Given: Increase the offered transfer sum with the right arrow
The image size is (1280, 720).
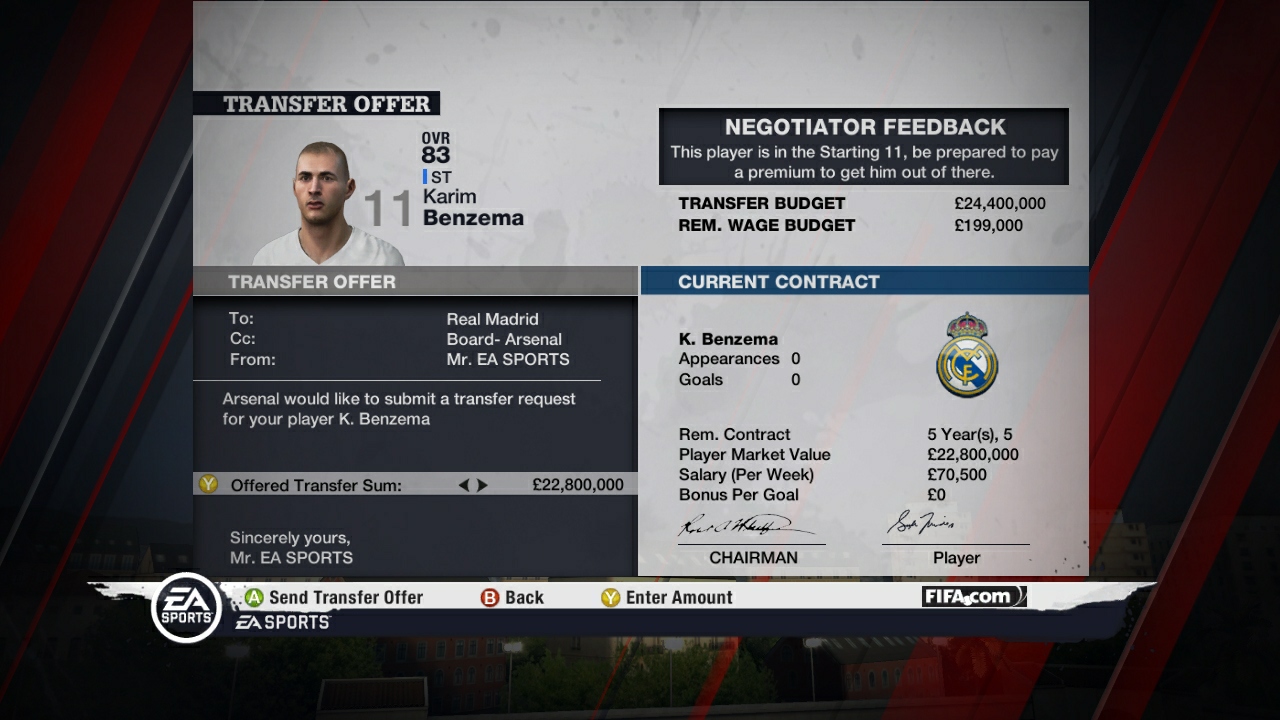Looking at the screenshot, I should [483, 484].
